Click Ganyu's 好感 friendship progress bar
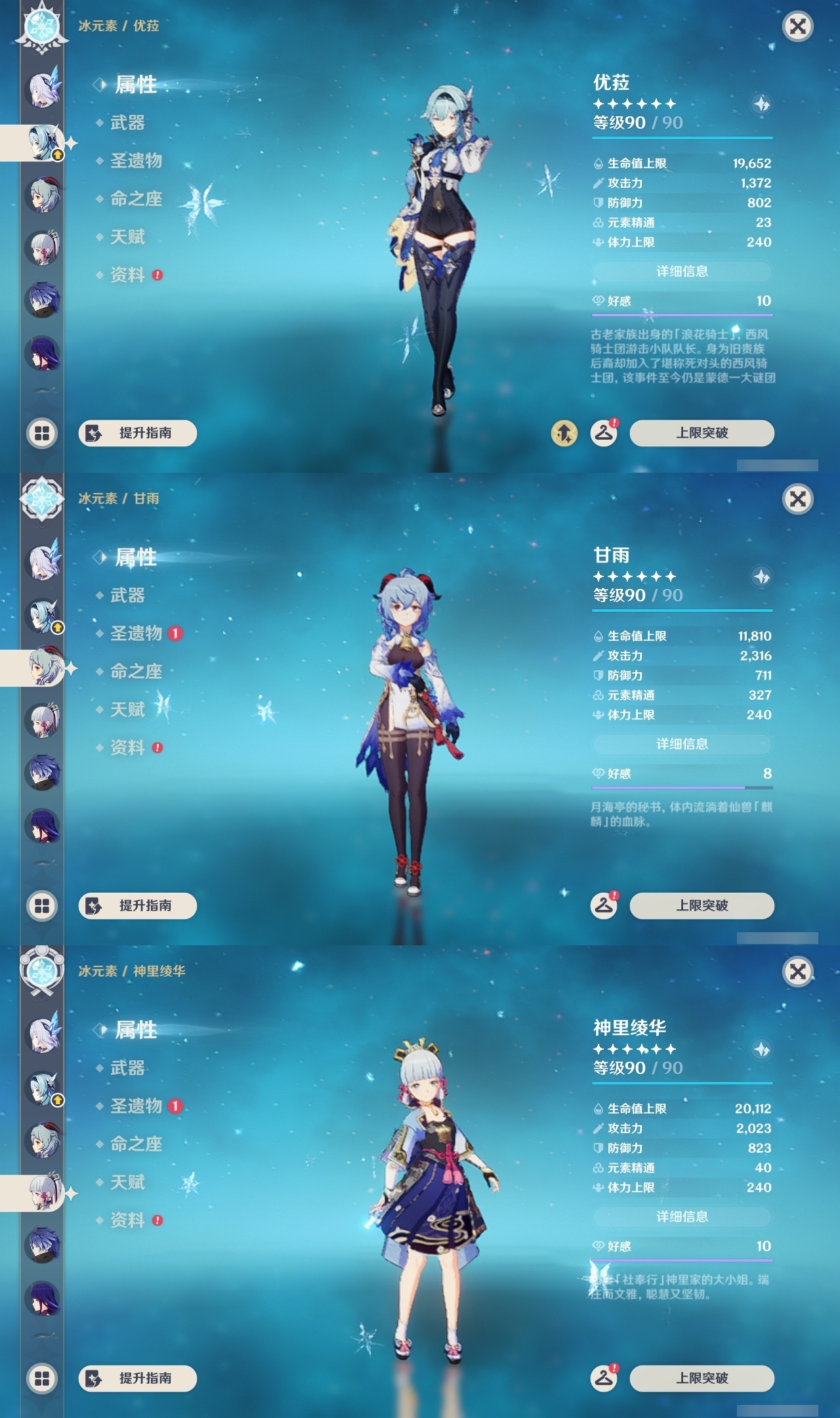This screenshot has width=840, height=1418. pos(681,787)
